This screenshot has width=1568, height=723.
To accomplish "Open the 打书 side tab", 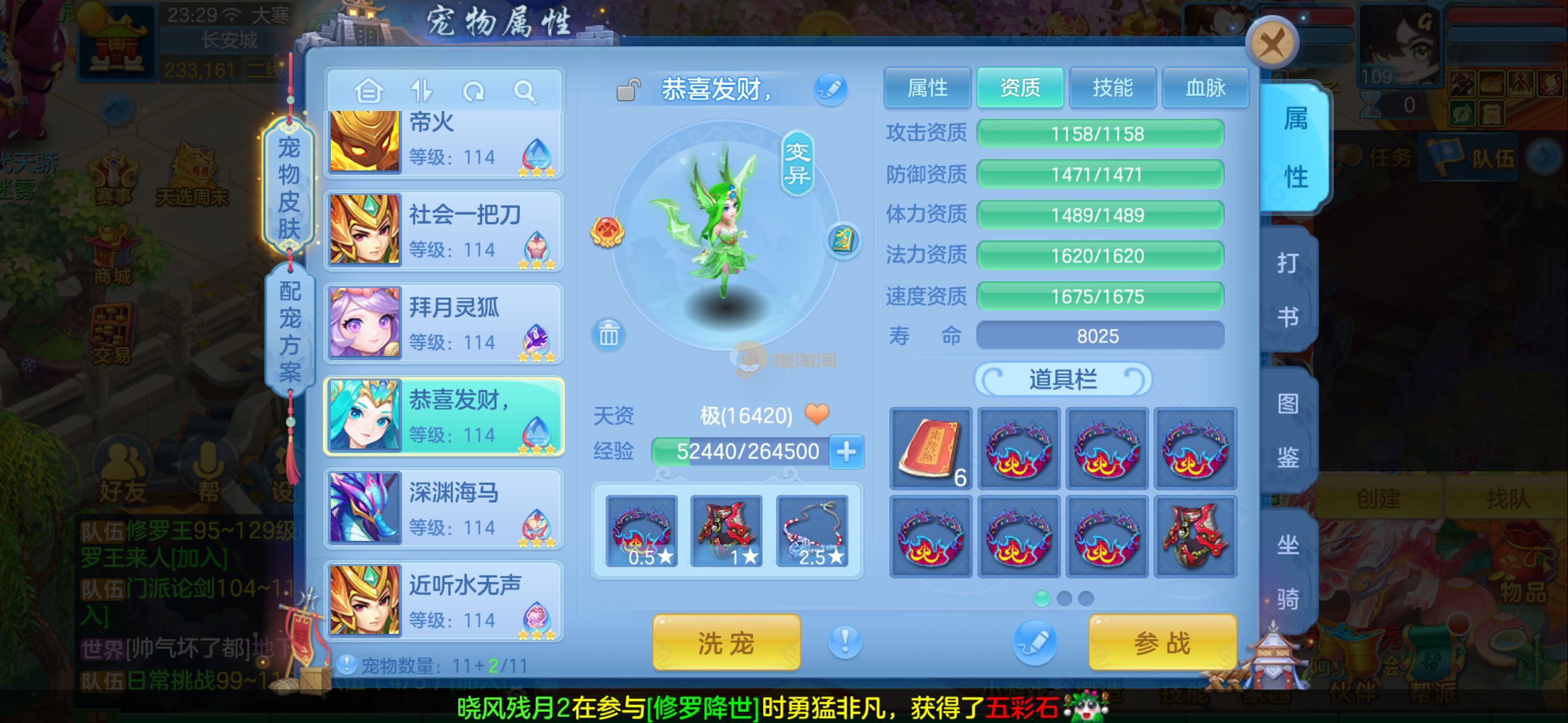I will tap(1288, 290).
